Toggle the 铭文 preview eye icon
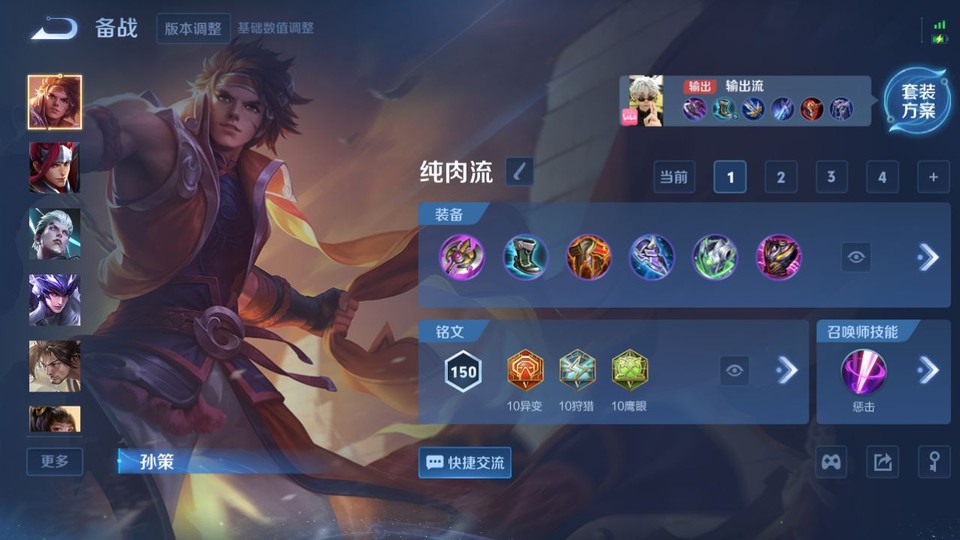The image size is (960, 540). (x=735, y=371)
